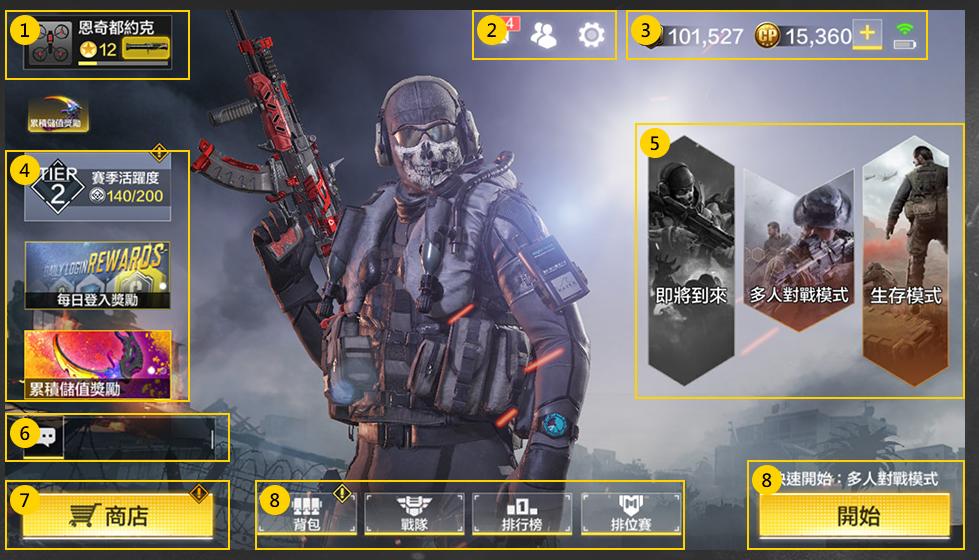Open the gear settings icon
The width and height of the screenshot is (979, 560).
(x=592, y=36)
